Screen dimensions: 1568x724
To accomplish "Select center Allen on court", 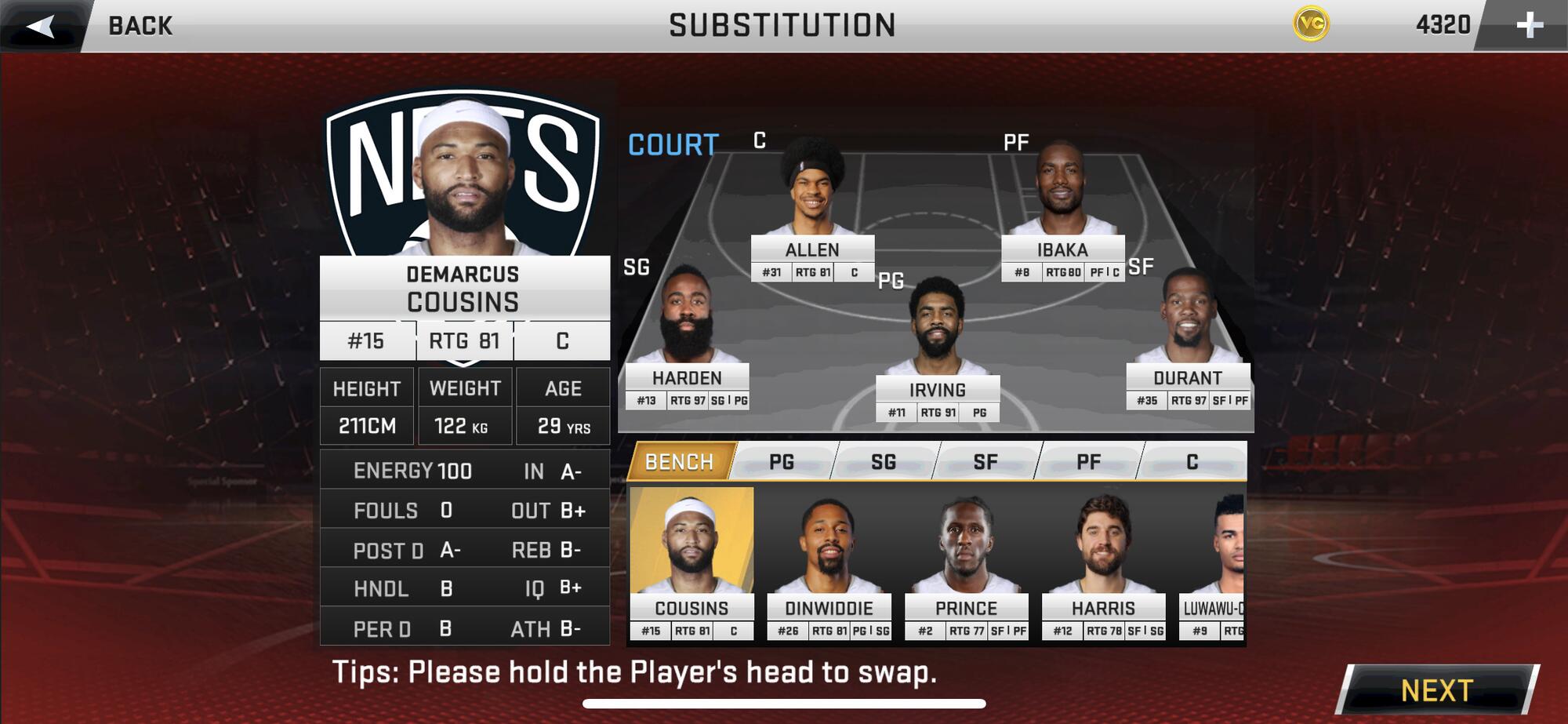I will (x=812, y=196).
